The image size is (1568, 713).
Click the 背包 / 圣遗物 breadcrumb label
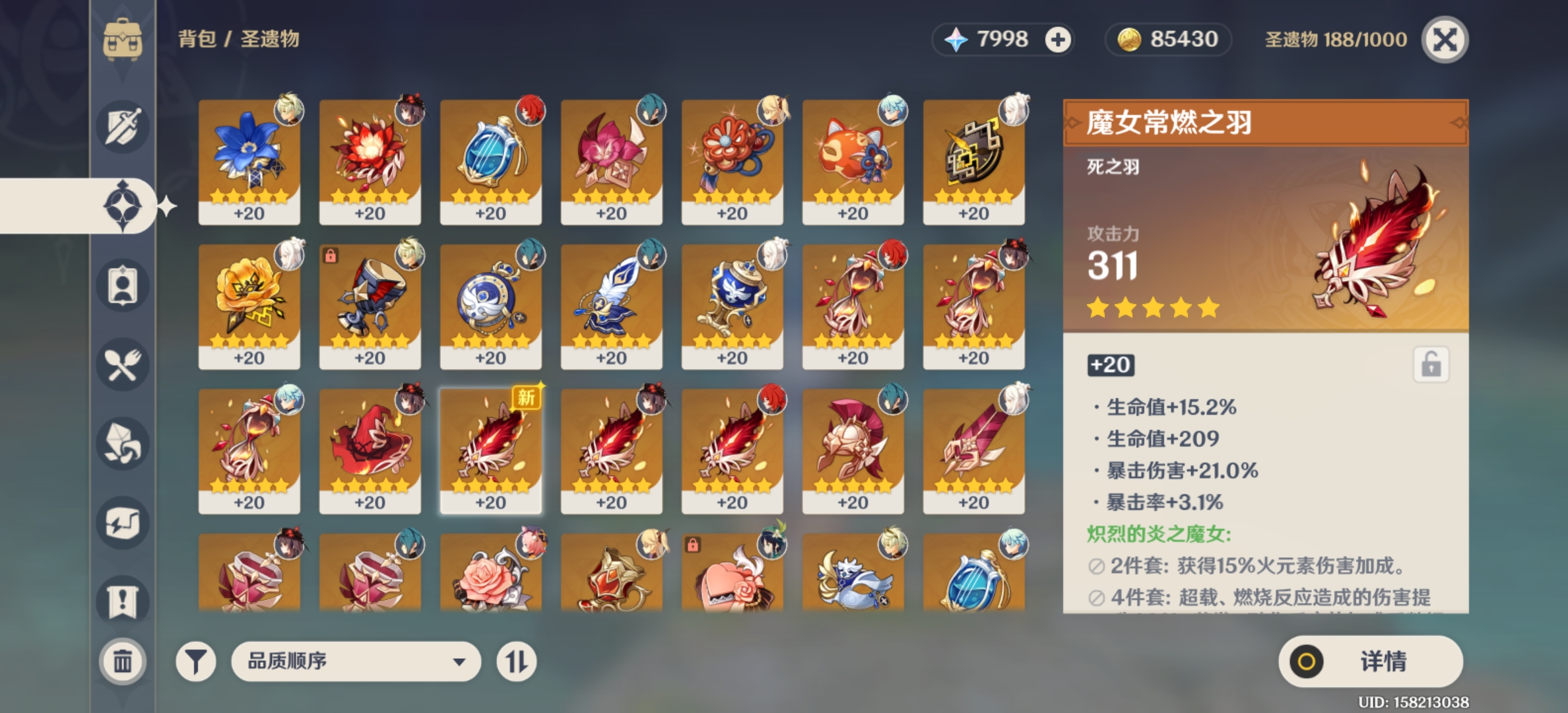(x=238, y=40)
